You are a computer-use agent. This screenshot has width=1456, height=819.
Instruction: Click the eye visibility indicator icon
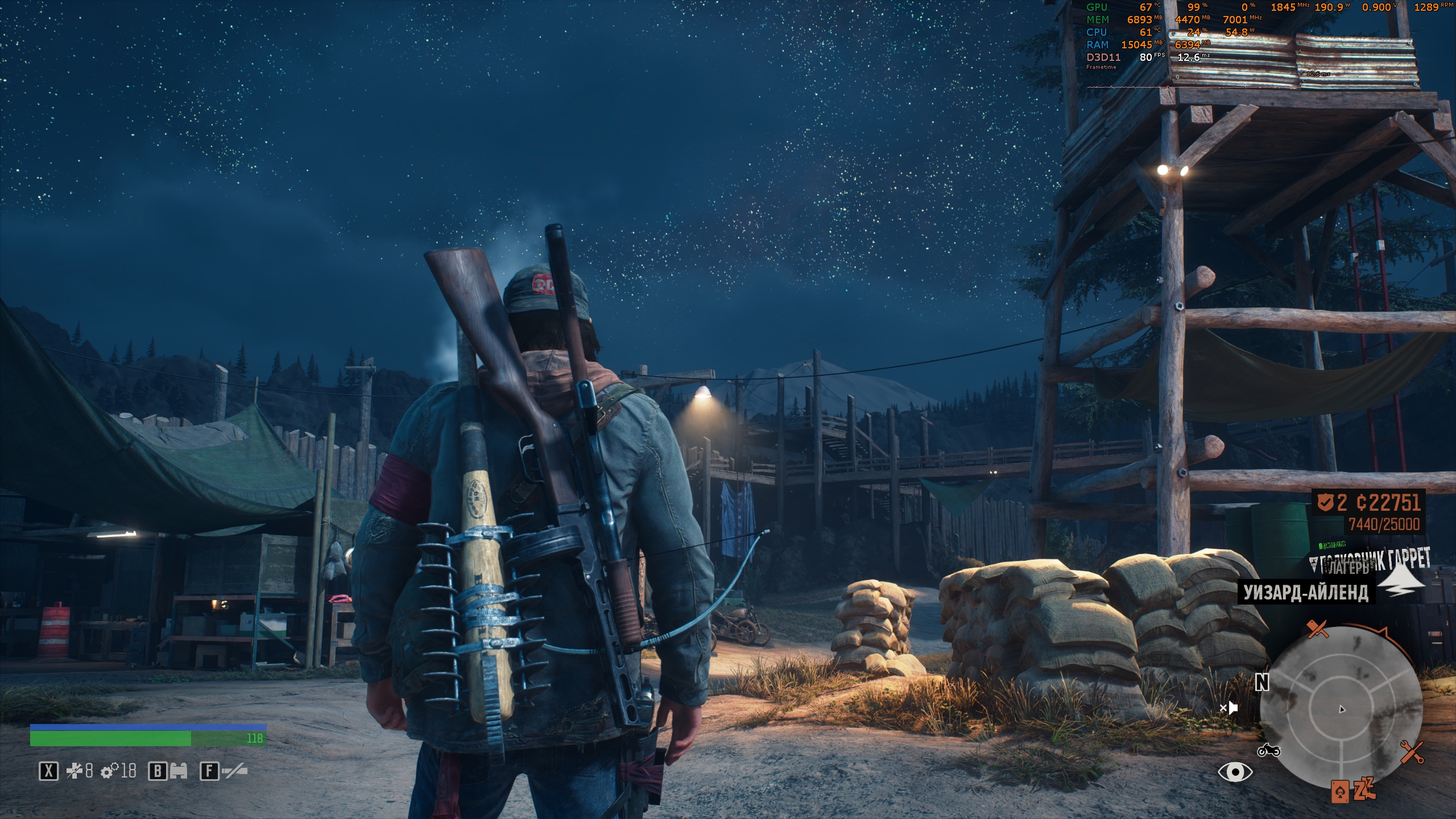click(1235, 772)
